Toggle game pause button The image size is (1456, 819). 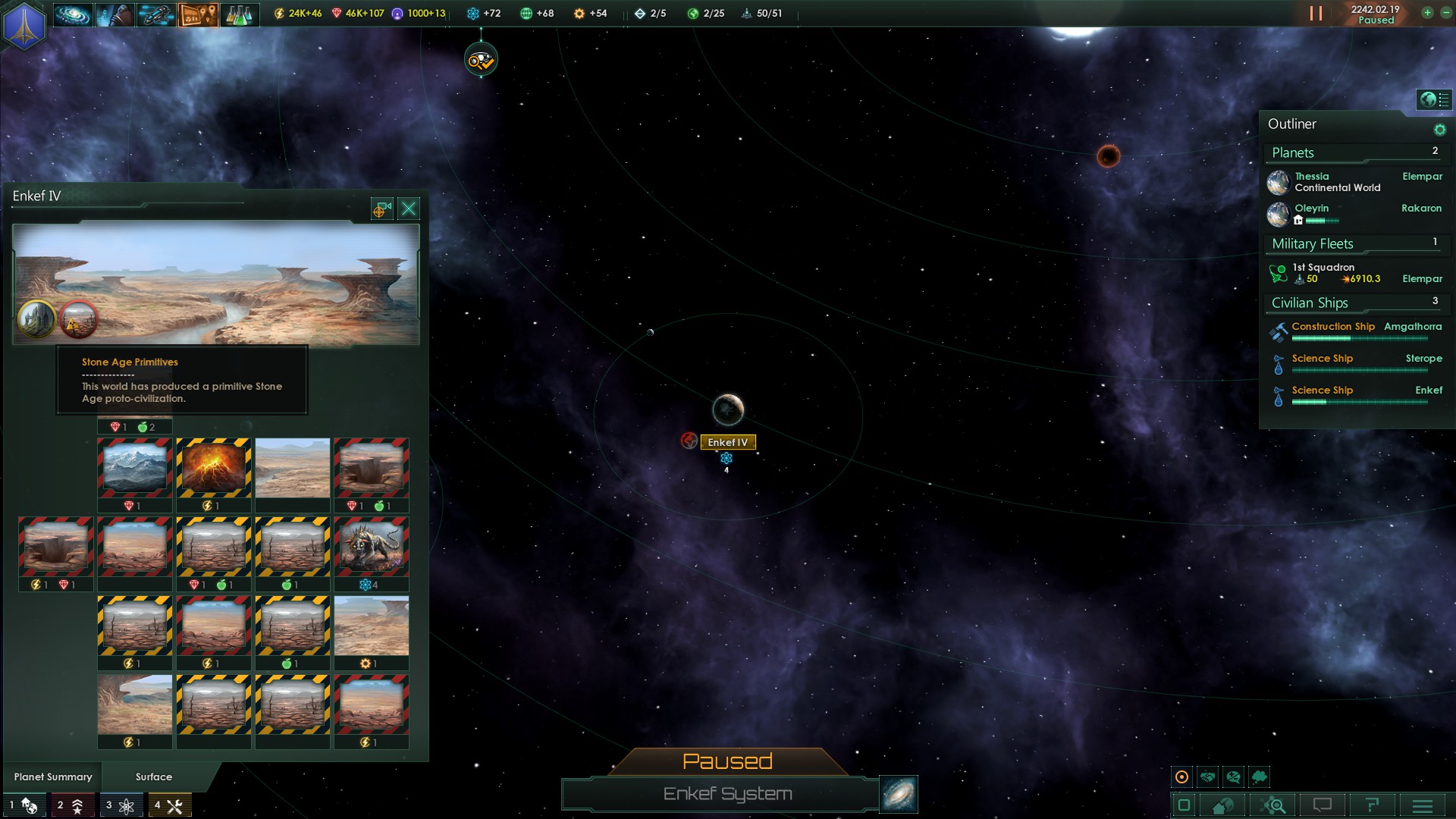(1316, 14)
